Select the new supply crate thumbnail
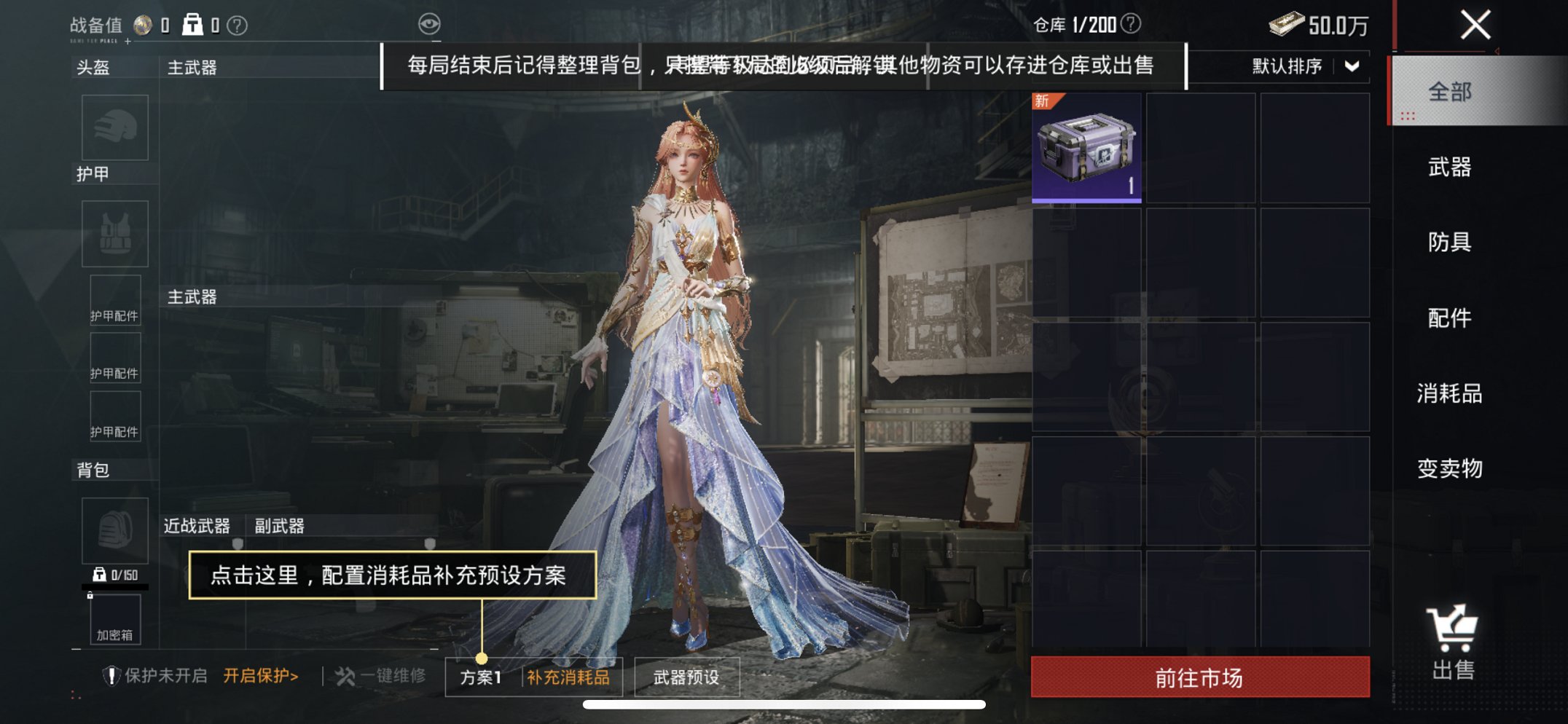Image resolution: width=1568 pixels, height=724 pixels. pyautogui.click(x=1086, y=148)
